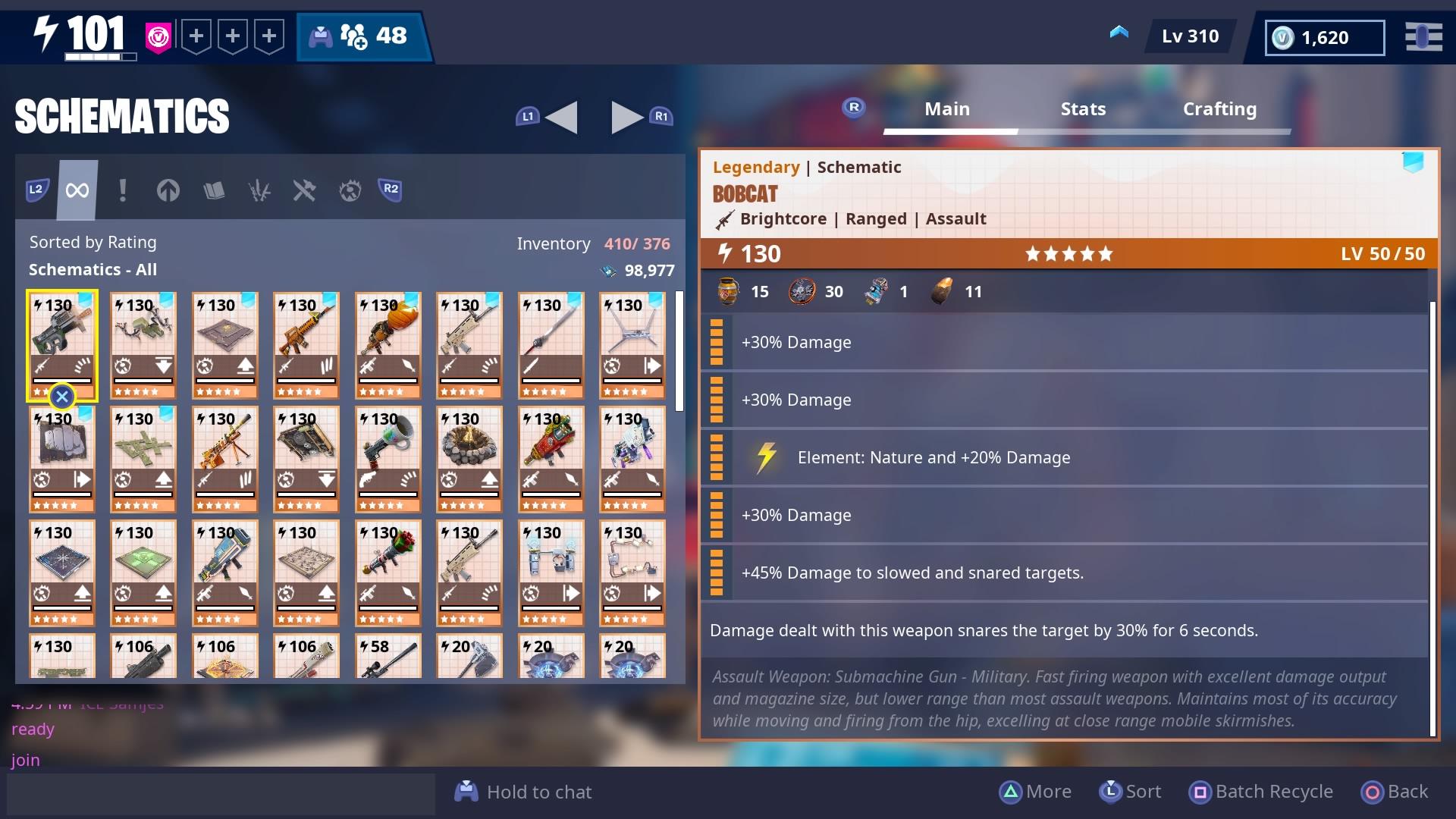Click the R2 shoulder filter toggle
This screenshot has width=1456, height=819.
pyautogui.click(x=389, y=190)
